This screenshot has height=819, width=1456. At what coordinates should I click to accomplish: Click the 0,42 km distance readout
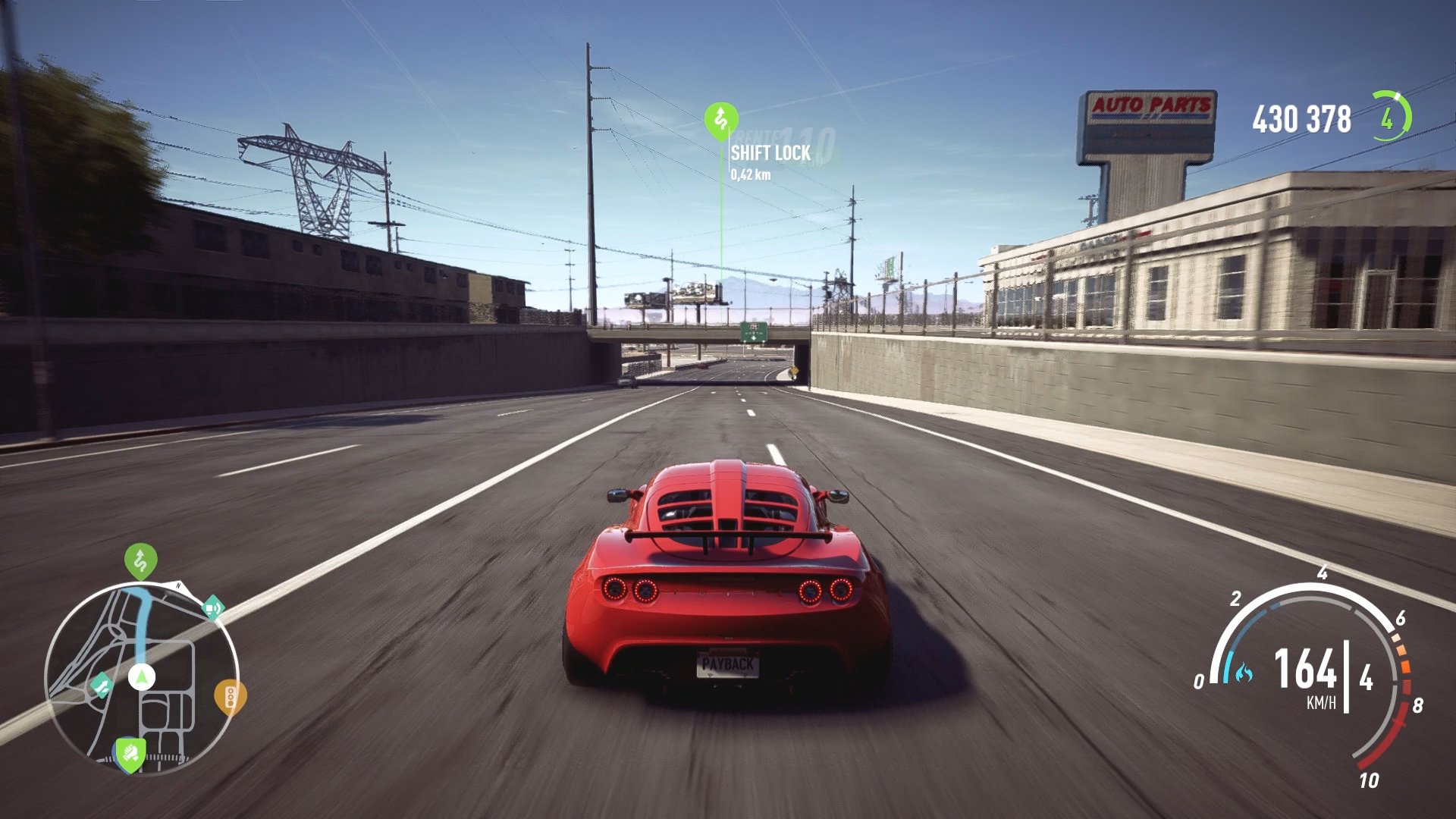pos(752,176)
